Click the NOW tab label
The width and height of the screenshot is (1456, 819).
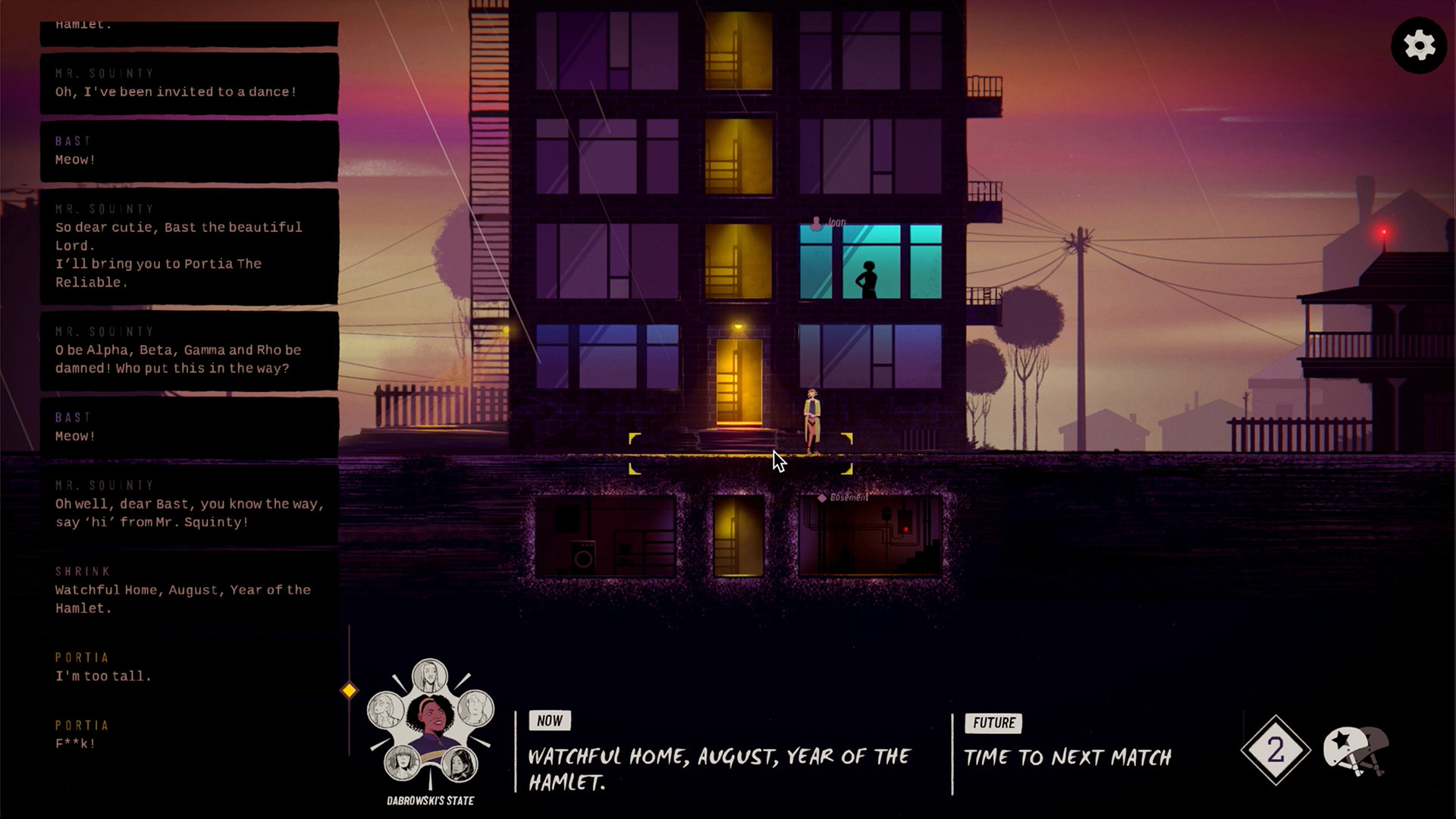[550, 721]
